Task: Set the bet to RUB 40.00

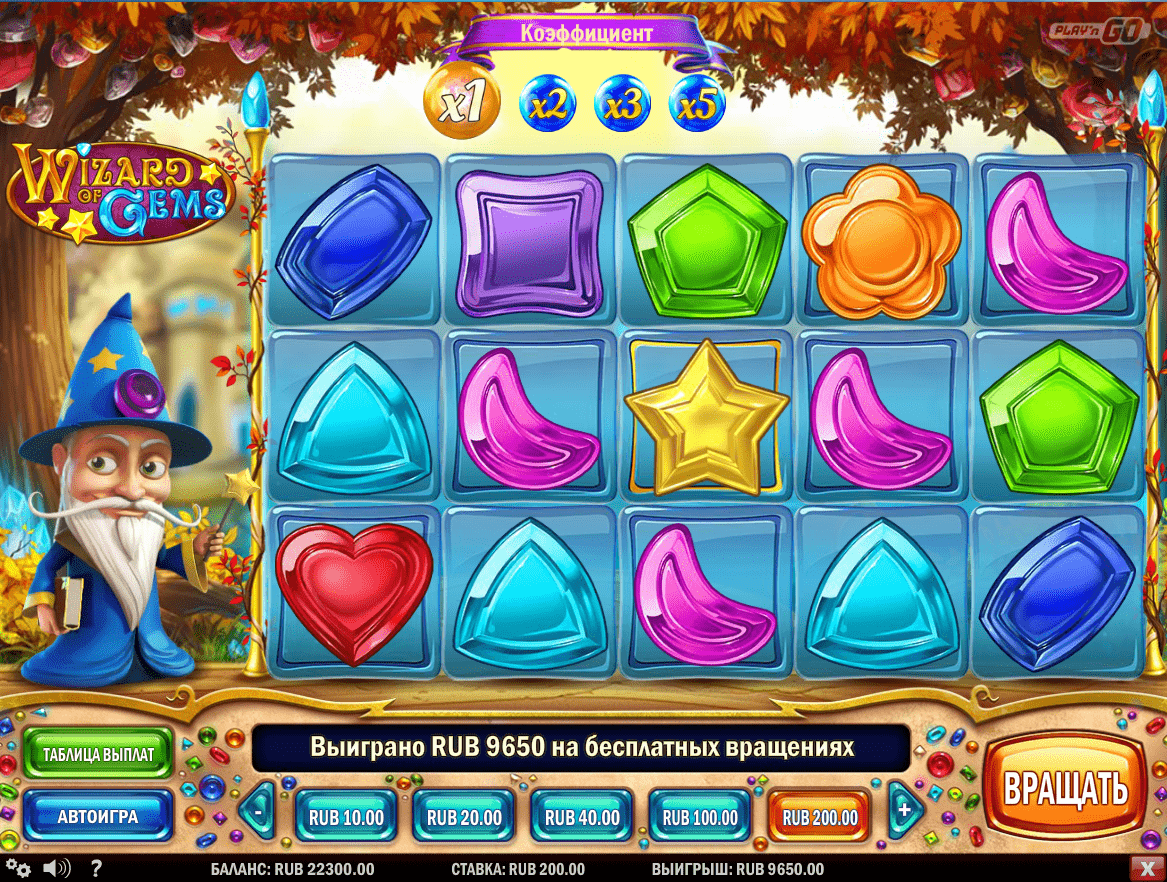Action: pos(582,816)
